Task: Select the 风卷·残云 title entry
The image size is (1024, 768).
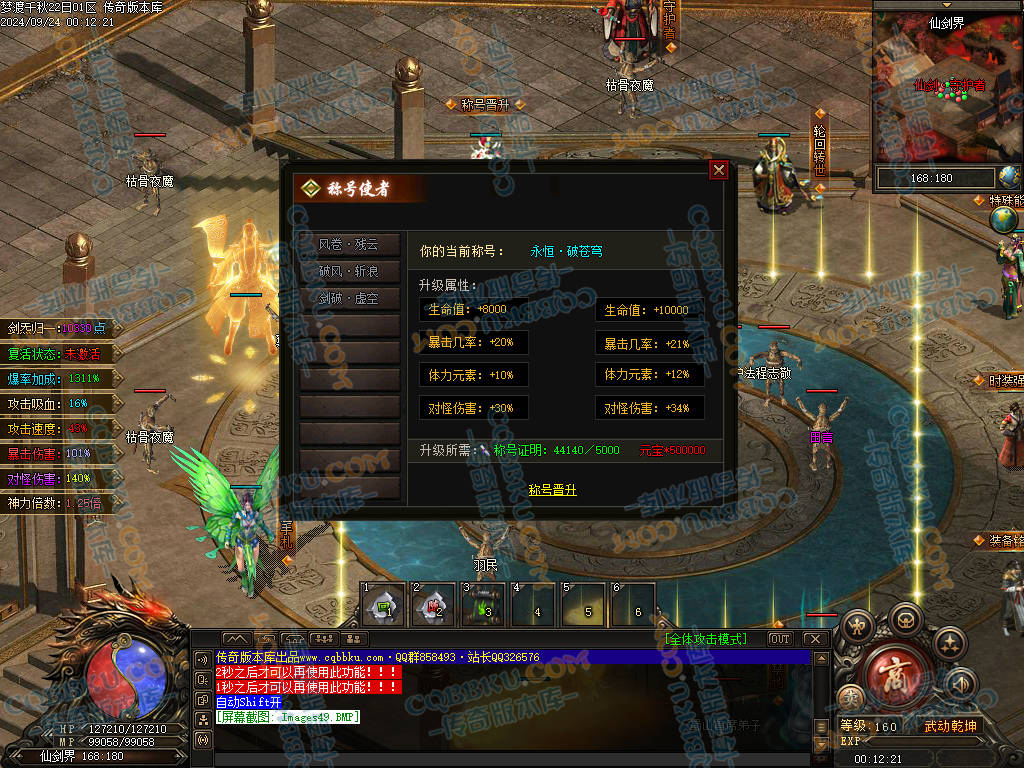Action: 349,245
